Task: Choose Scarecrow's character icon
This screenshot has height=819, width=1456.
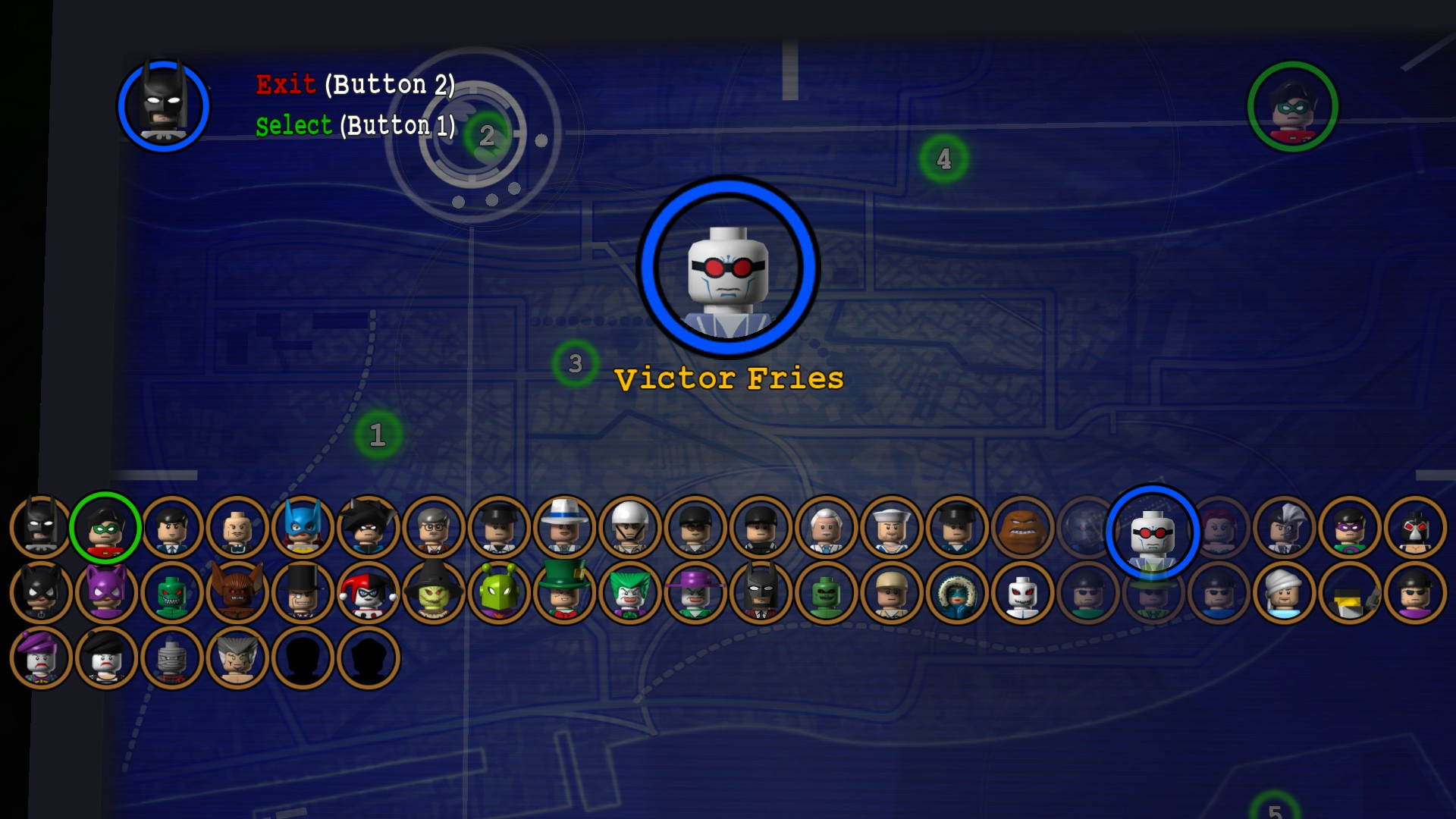Action: (x=434, y=594)
